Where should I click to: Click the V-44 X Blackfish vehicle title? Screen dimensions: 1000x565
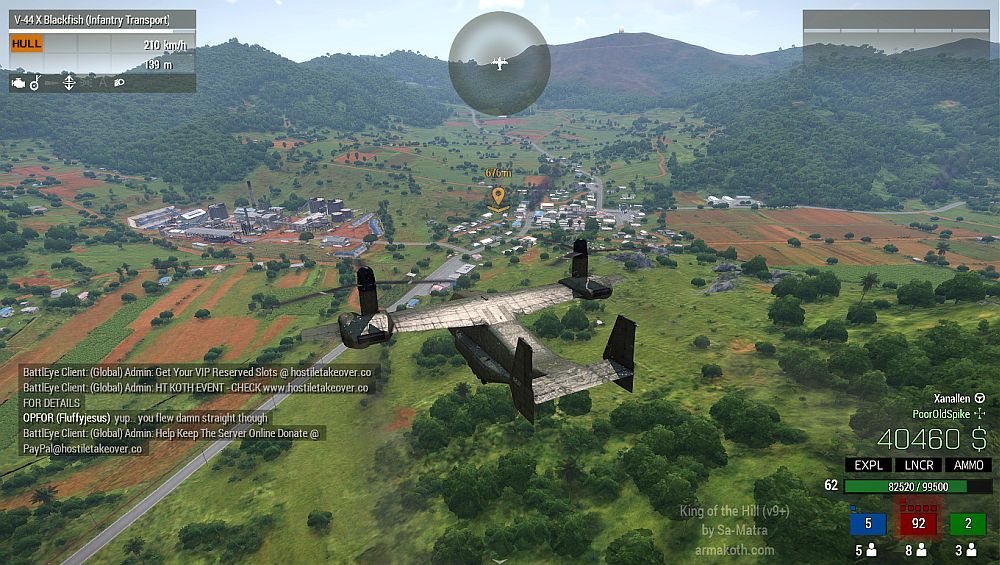click(91, 20)
